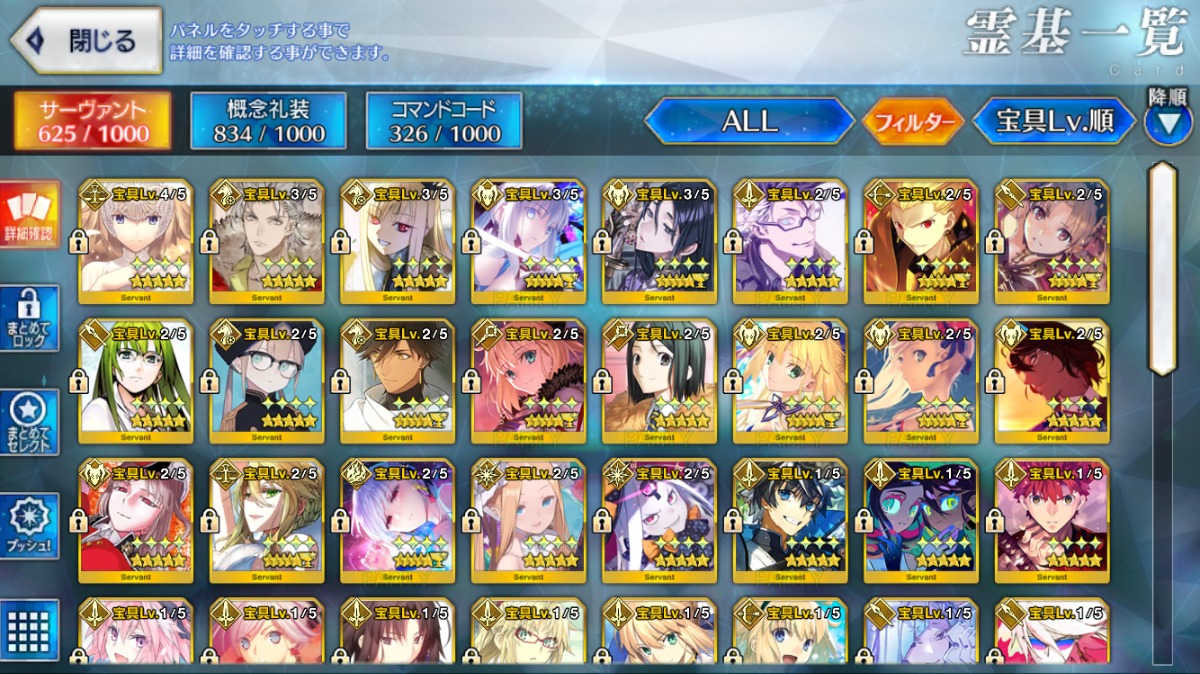Click the vertical list scrollbar handle
This screenshot has width=1200, height=674.
[1162, 270]
